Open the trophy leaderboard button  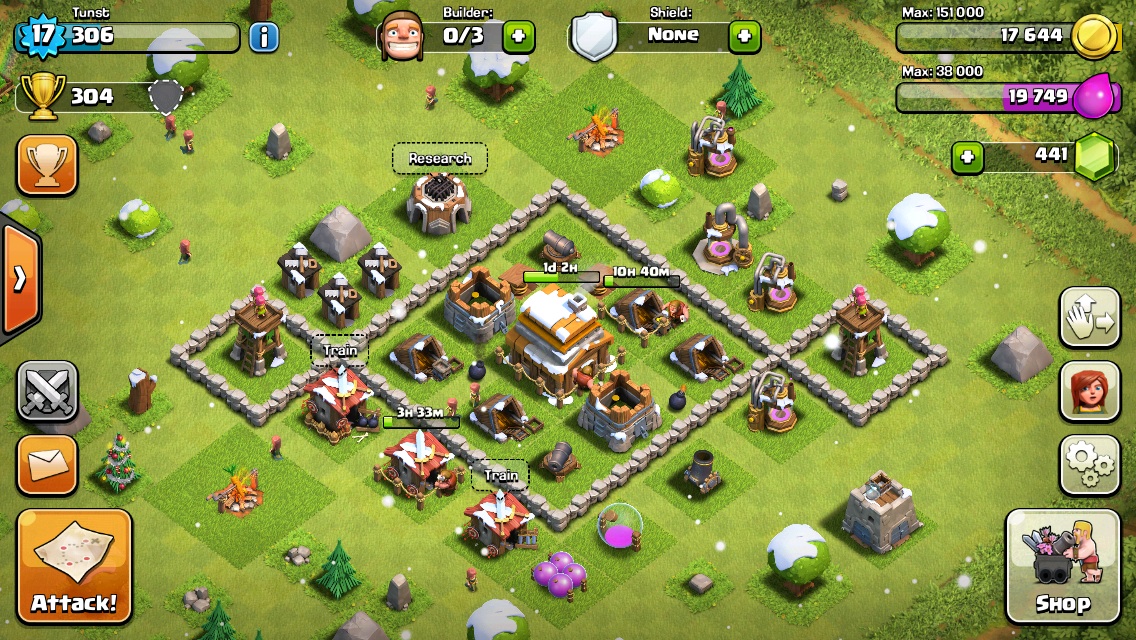(47, 165)
